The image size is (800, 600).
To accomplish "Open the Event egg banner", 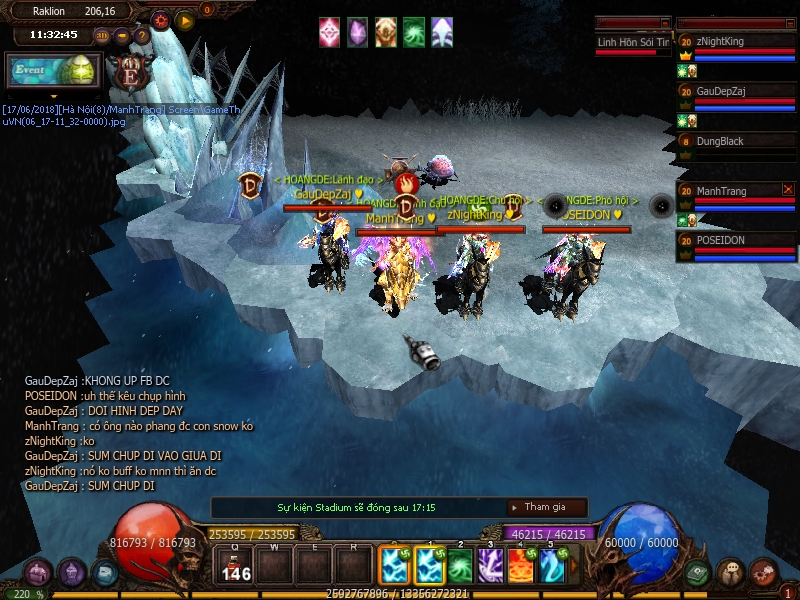I will [x=53, y=72].
